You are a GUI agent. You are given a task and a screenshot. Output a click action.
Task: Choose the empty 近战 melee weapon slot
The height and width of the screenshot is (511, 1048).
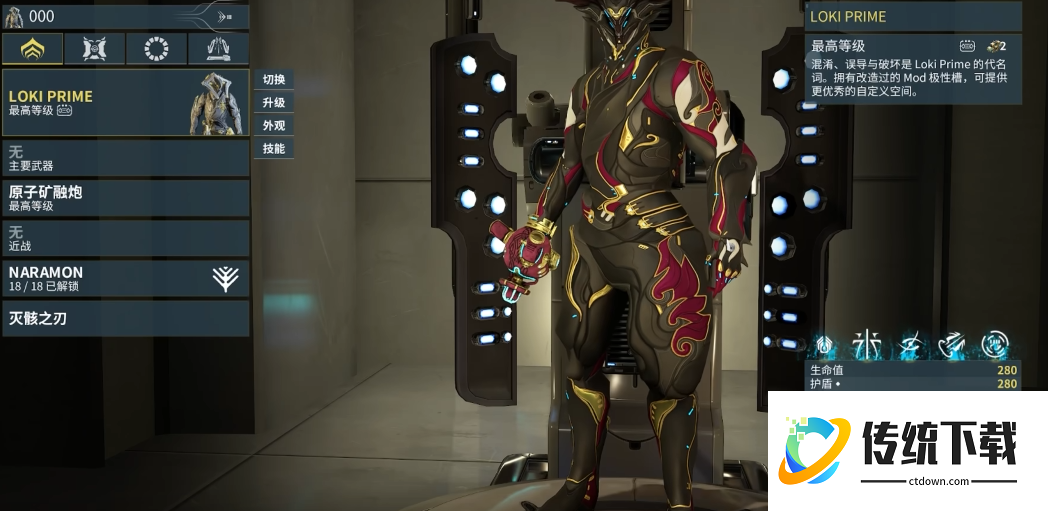125,238
